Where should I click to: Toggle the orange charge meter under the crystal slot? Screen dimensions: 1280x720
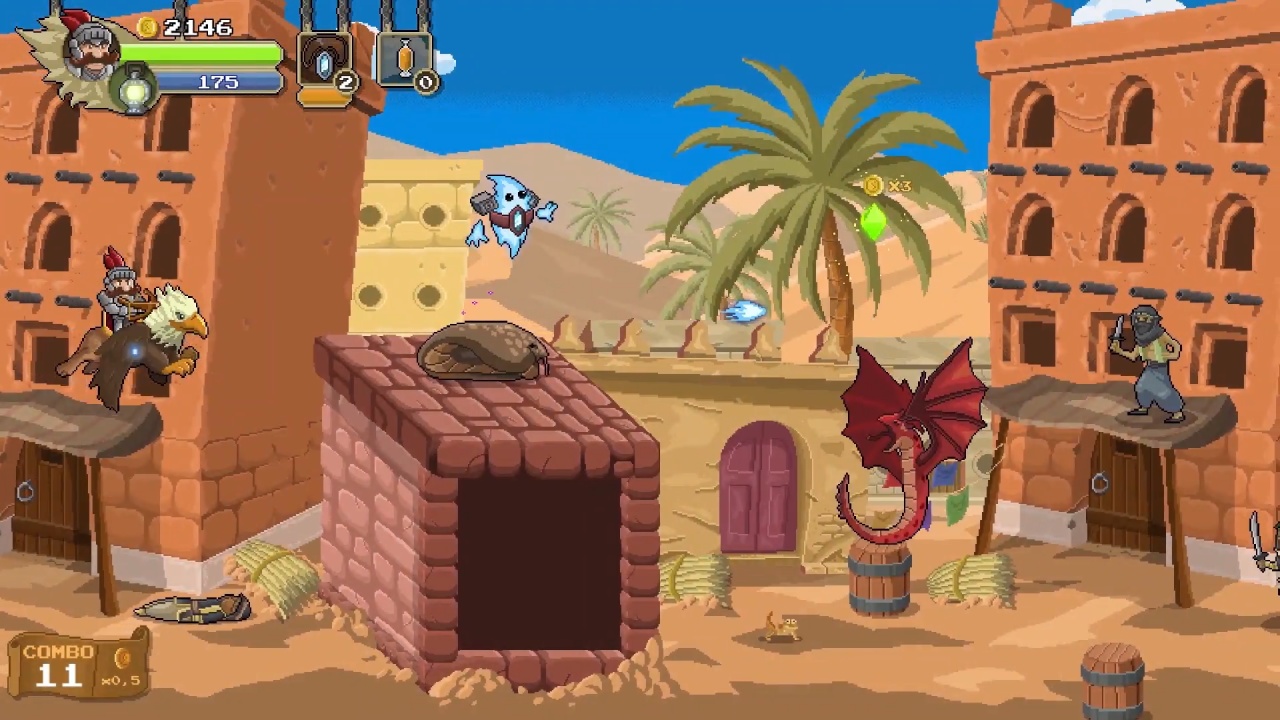323,97
